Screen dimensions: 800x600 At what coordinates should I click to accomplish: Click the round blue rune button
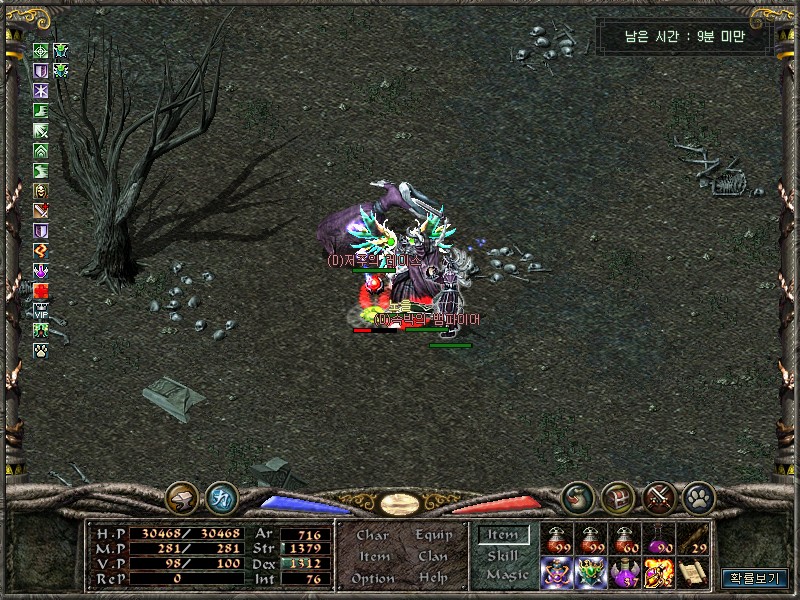221,497
